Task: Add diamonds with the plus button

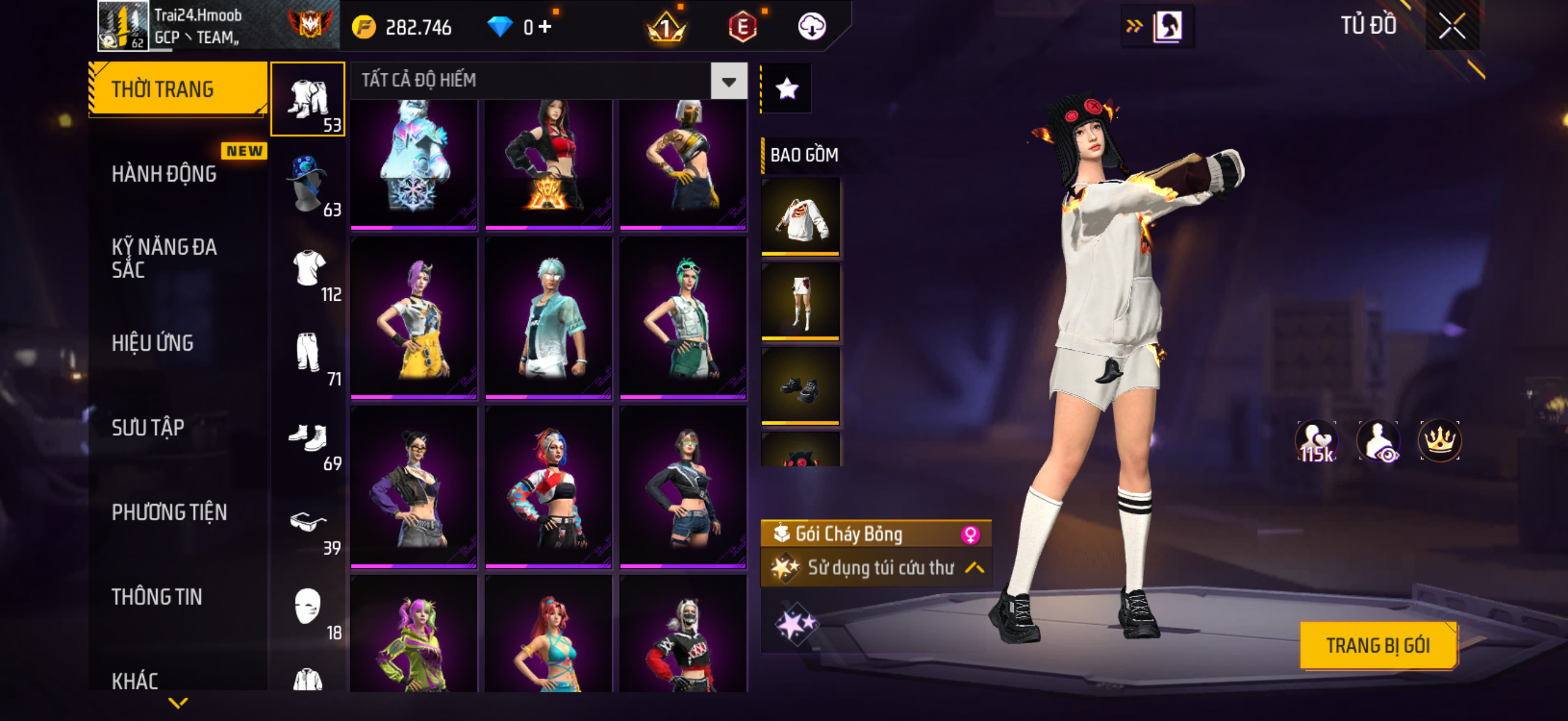Action: (x=545, y=26)
